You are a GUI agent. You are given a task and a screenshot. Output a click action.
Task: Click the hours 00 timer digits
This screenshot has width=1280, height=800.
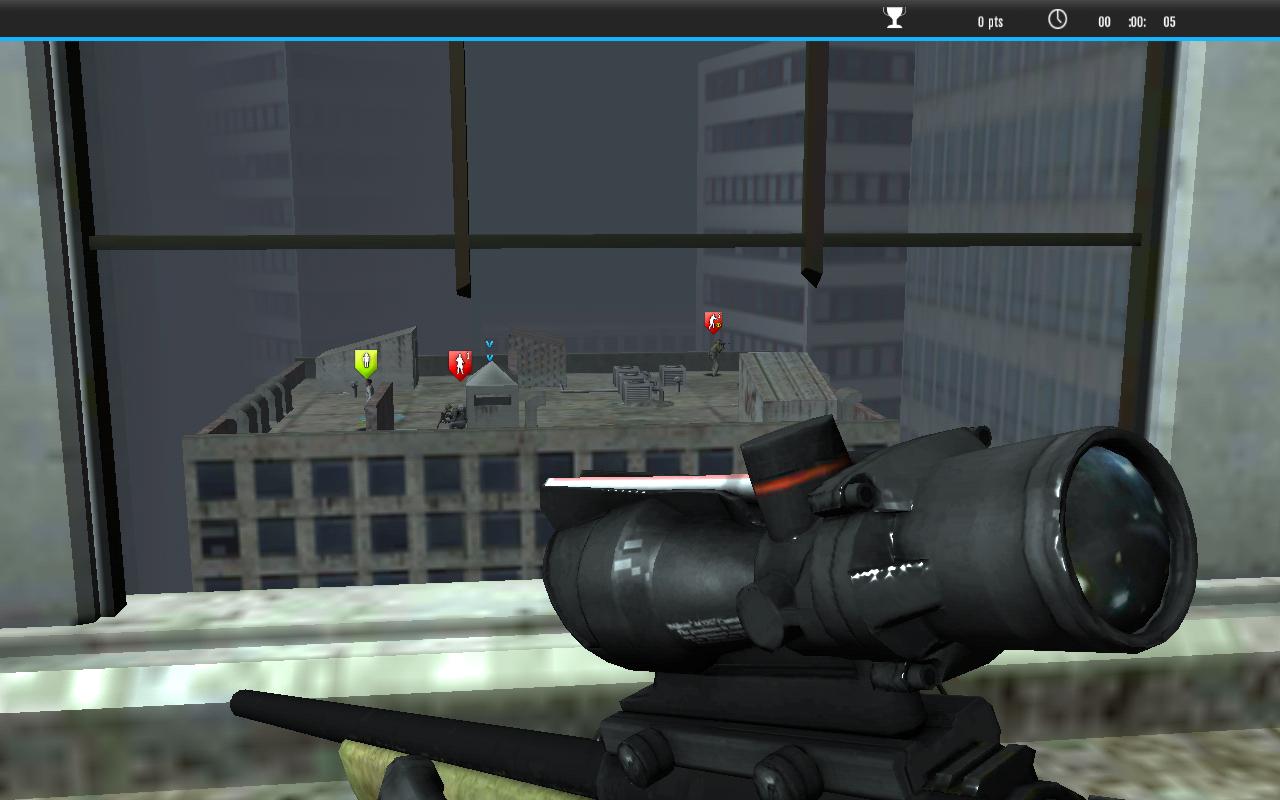click(x=1104, y=21)
